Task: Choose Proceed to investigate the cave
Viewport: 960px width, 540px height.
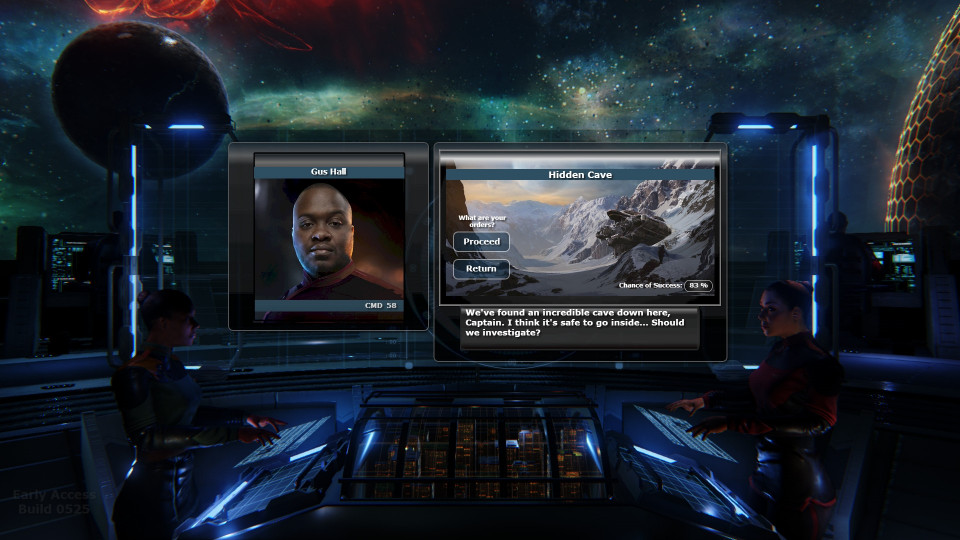Action: coord(481,242)
